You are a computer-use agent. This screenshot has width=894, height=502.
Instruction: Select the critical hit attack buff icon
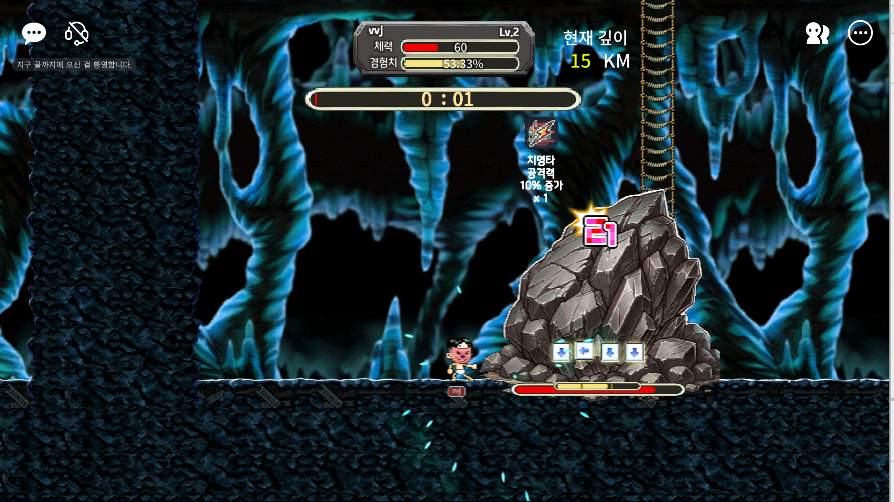tap(541, 133)
